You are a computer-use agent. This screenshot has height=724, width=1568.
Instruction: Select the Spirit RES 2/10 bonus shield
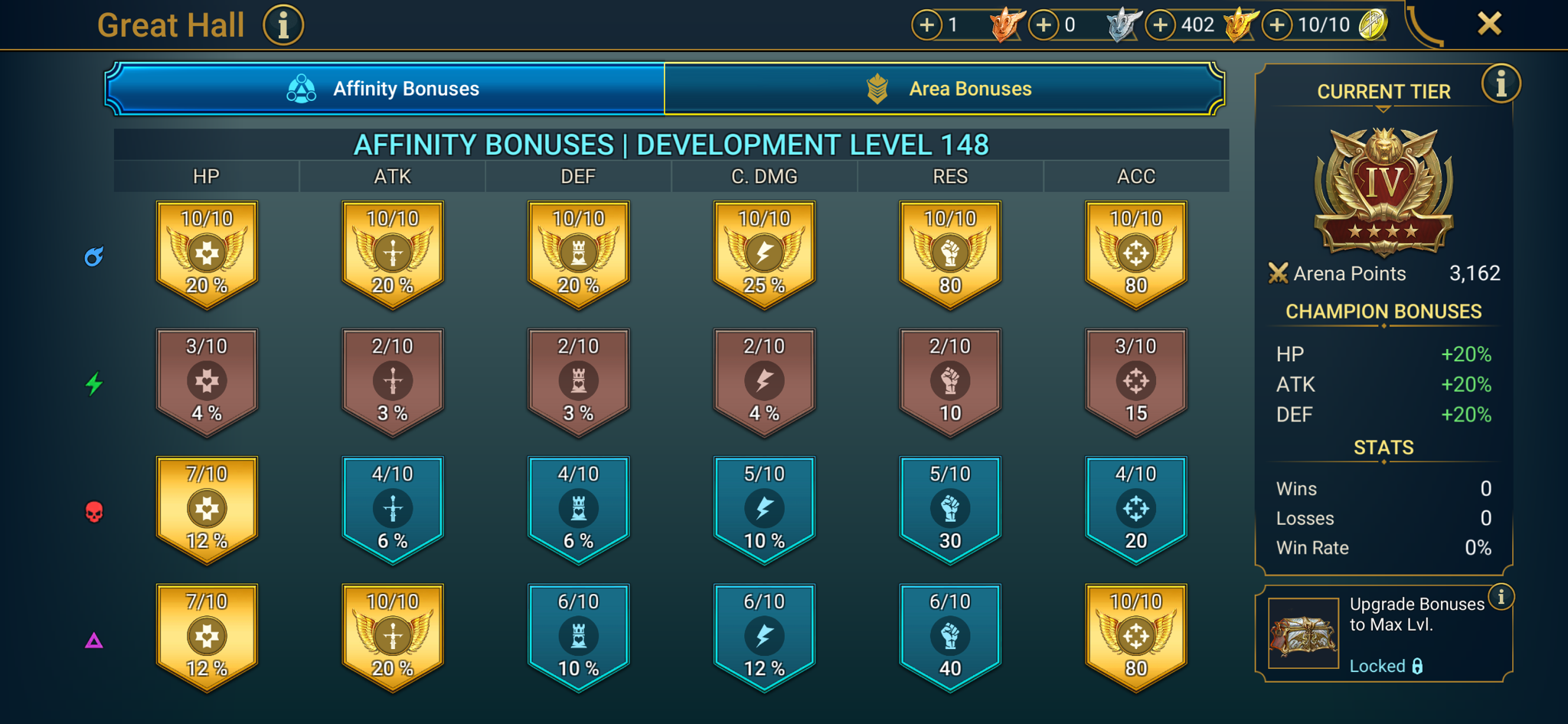point(949,381)
